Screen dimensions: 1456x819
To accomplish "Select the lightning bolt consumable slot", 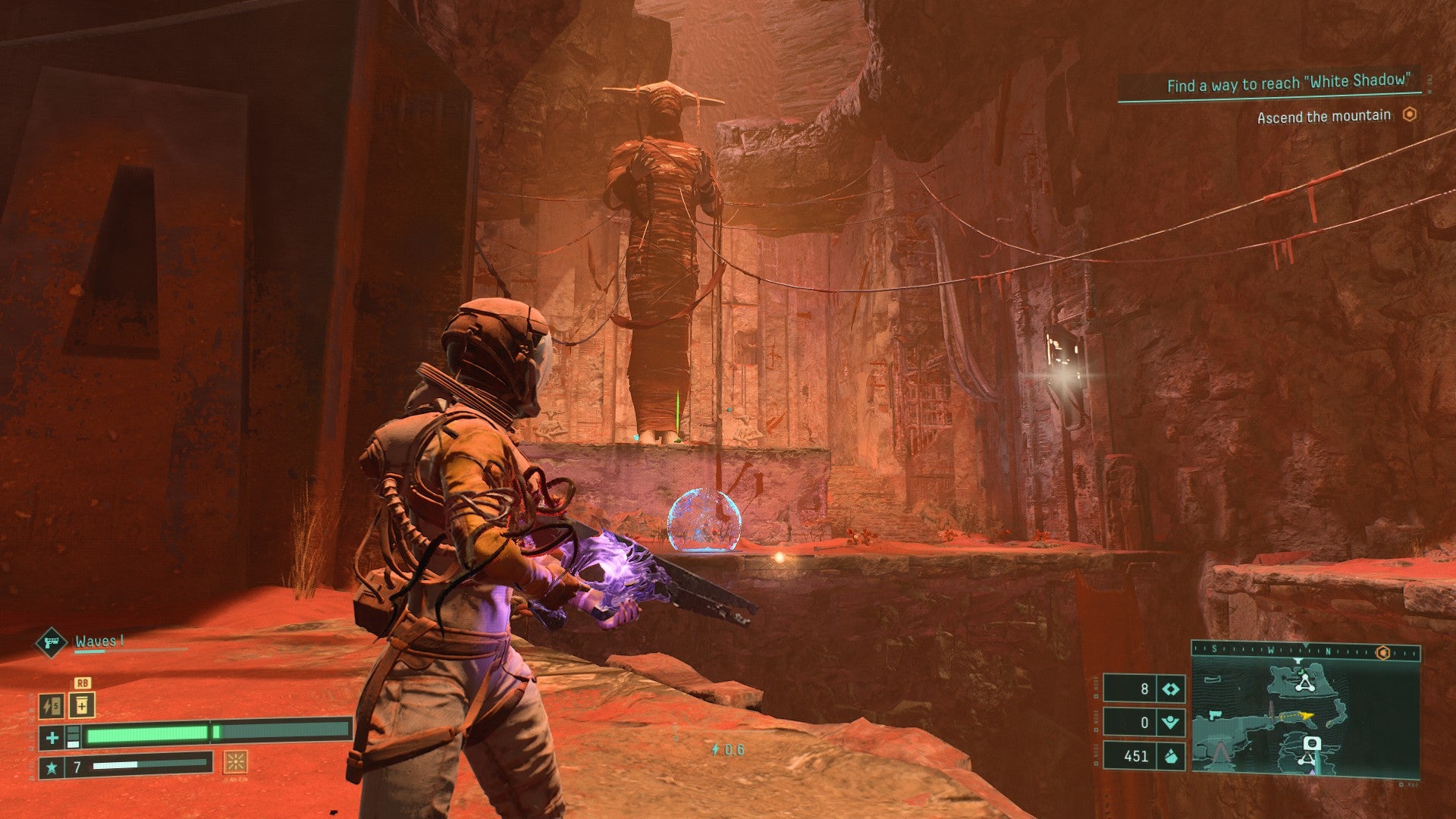I will pyautogui.click(x=51, y=707).
